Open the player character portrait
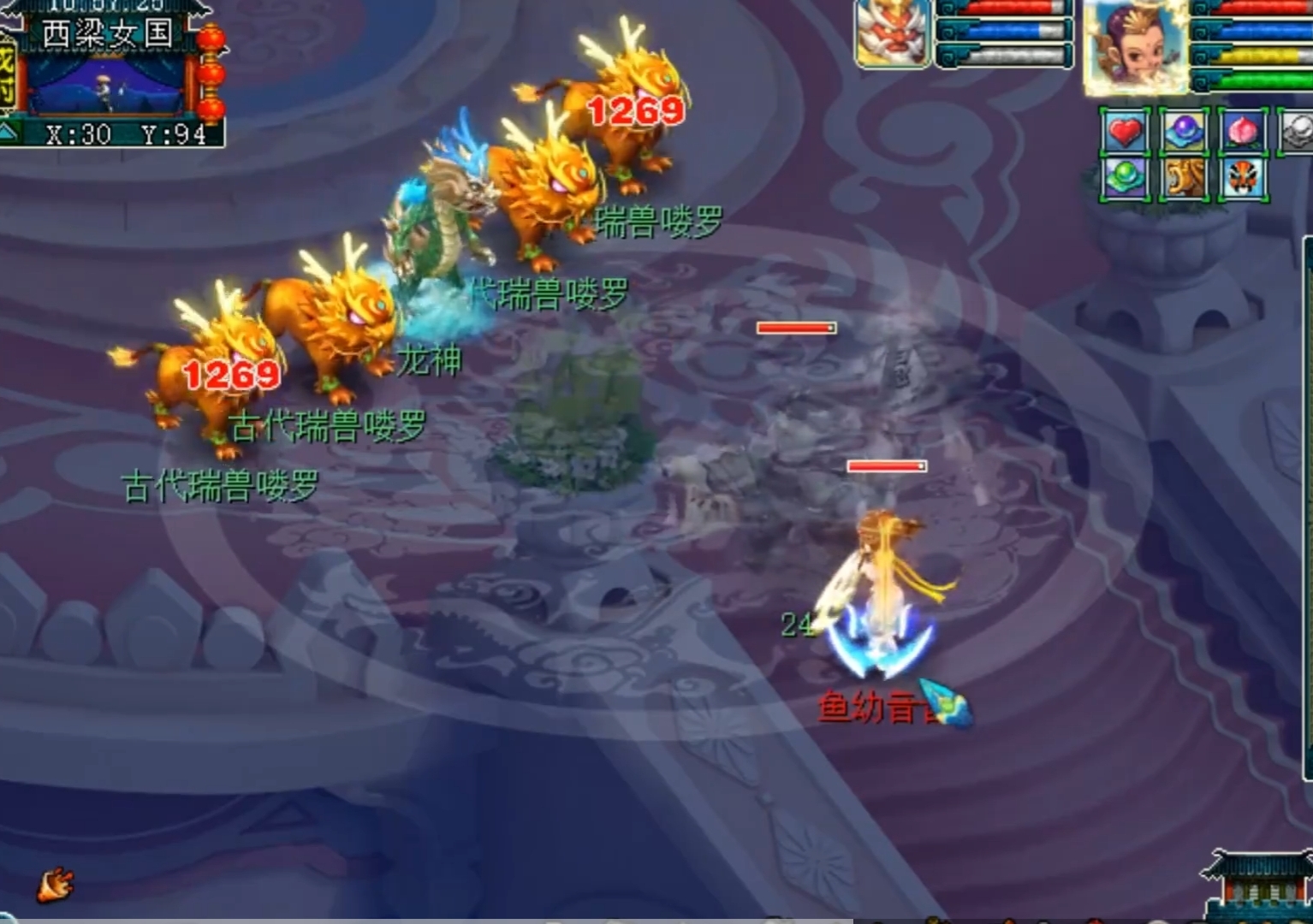Screen dimensions: 1313x924 click(x=1135, y=44)
